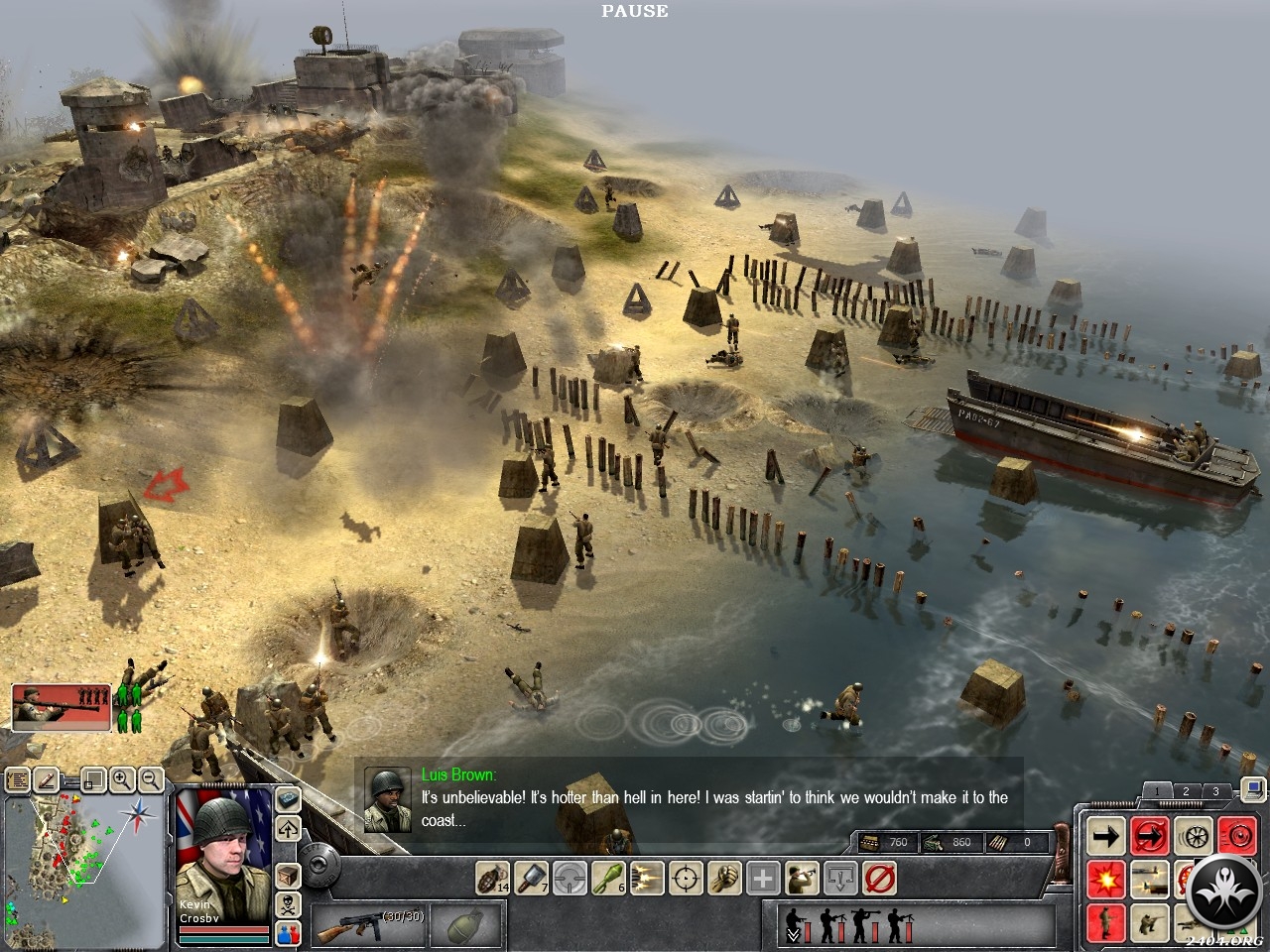Activate the crosshair aimed-shot command
Screen dimensions: 1270x952
tap(686, 878)
